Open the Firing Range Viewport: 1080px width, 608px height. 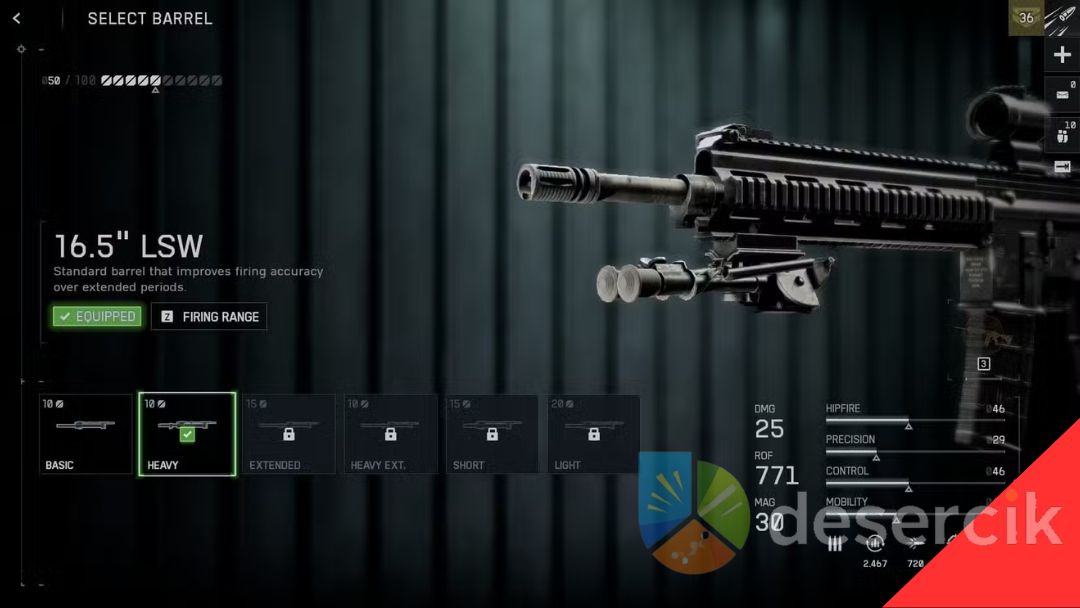(x=209, y=317)
